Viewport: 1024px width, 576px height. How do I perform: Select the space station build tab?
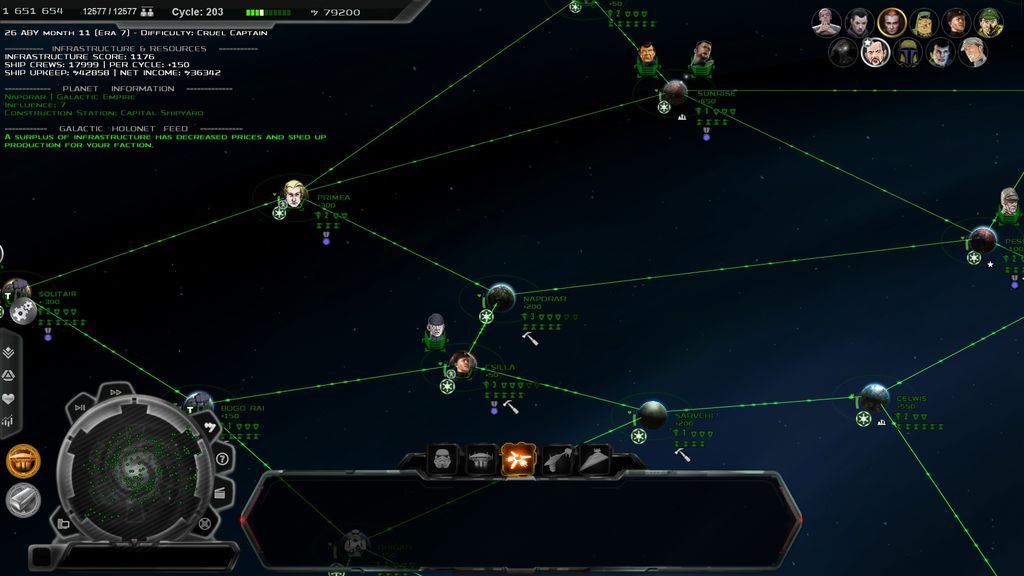481,459
